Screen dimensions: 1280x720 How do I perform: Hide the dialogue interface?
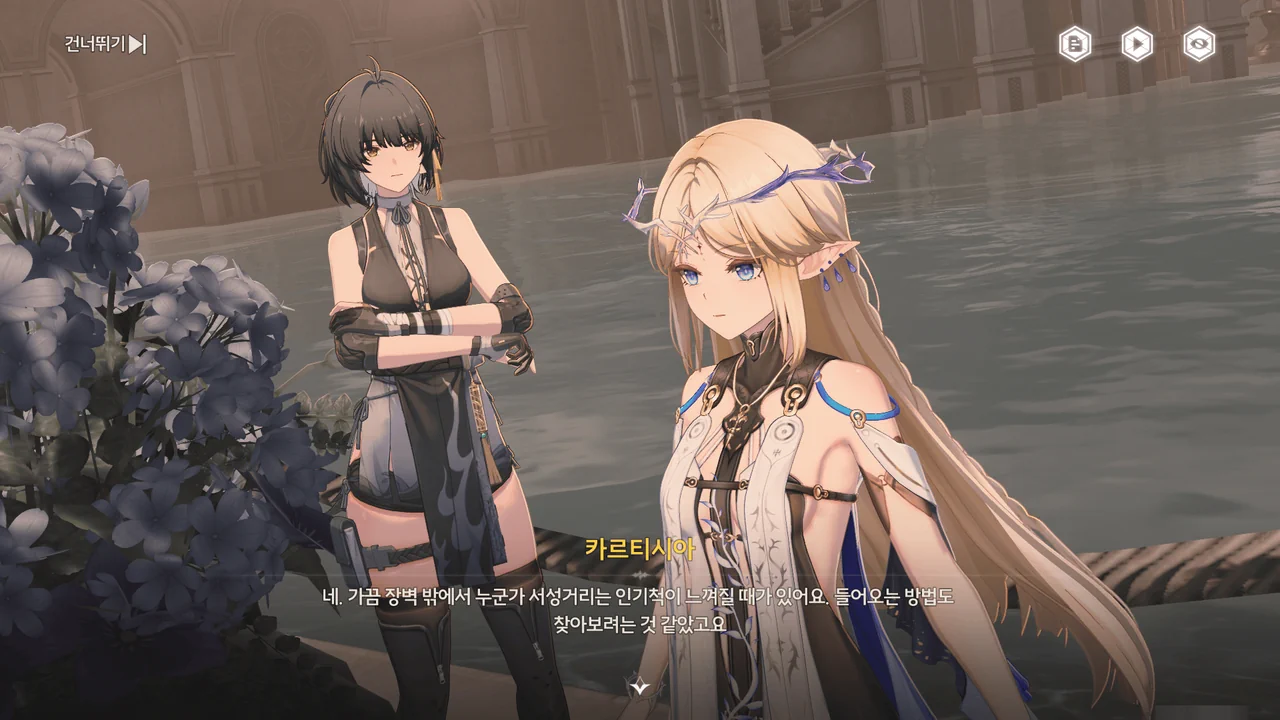pos(1199,44)
